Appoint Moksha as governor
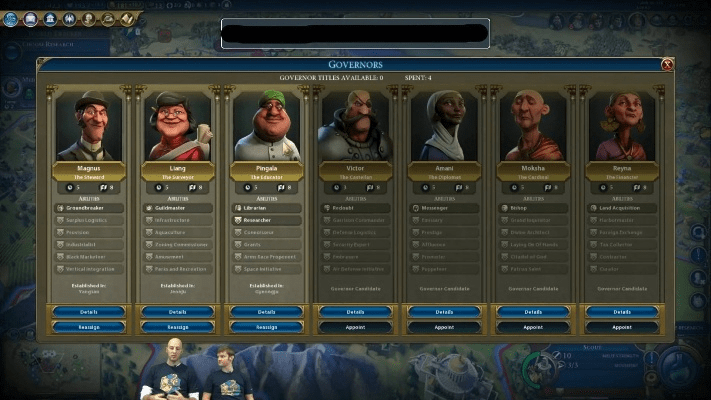Viewport: 711px width, 400px height. [533, 327]
